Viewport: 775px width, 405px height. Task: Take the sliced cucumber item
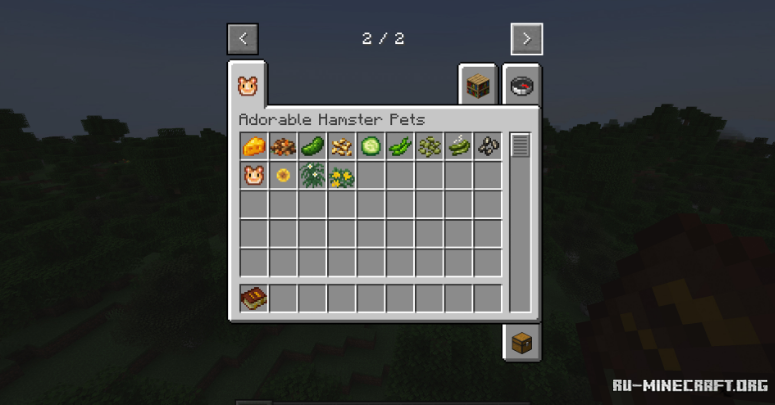371,146
